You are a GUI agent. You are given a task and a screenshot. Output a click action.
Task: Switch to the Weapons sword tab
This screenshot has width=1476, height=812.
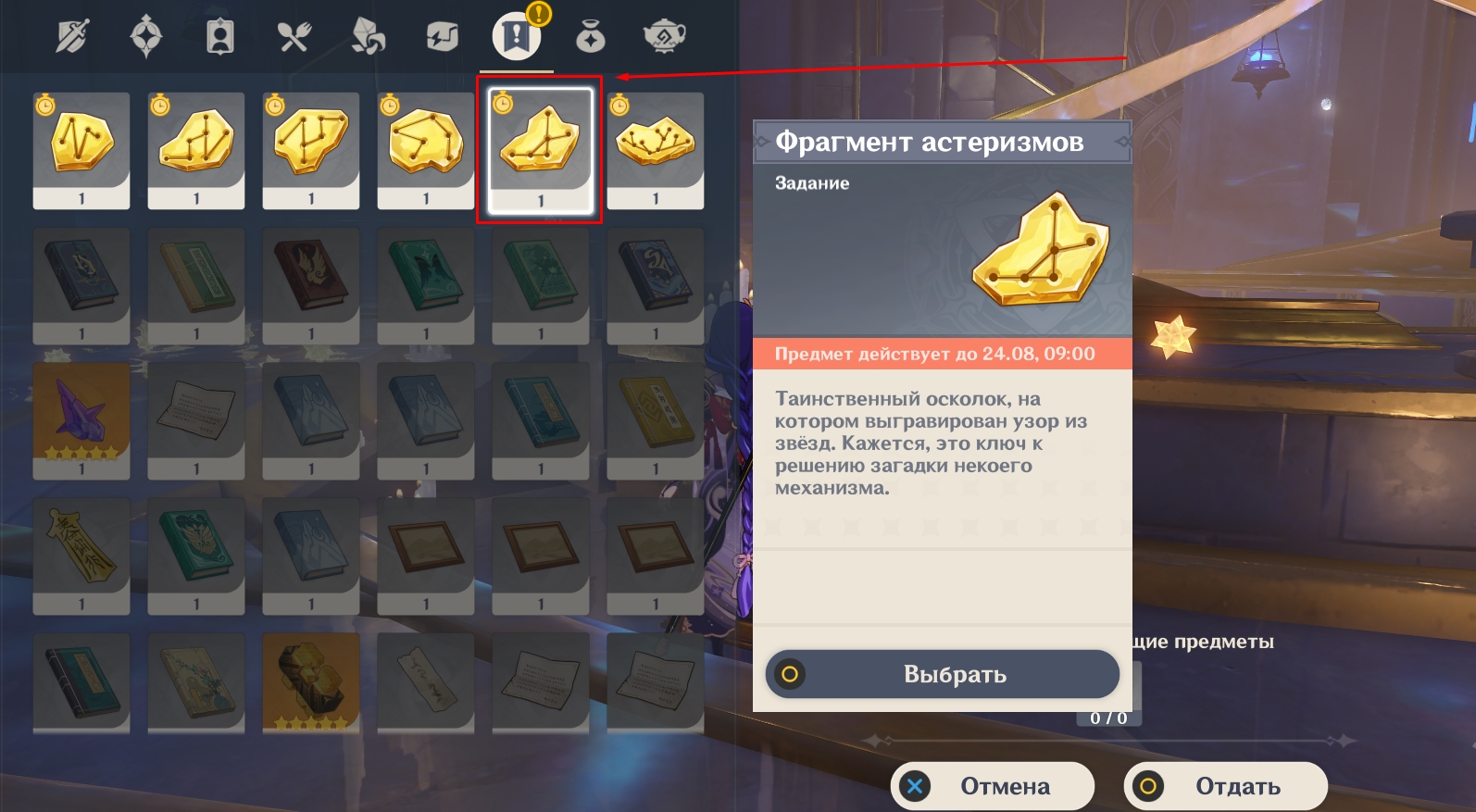pyautogui.click(x=72, y=37)
